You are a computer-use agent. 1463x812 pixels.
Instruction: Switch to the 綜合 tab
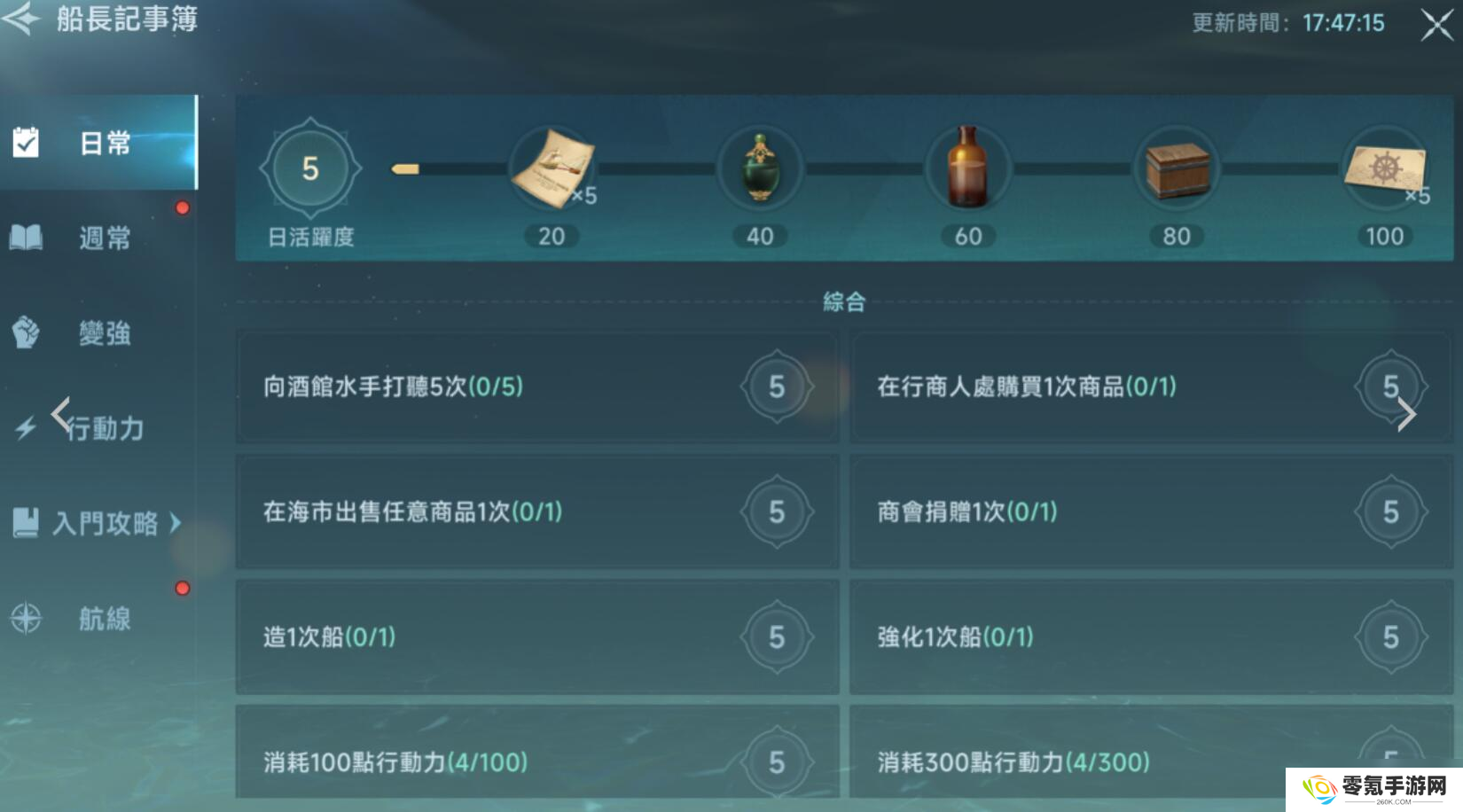click(843, 301)
